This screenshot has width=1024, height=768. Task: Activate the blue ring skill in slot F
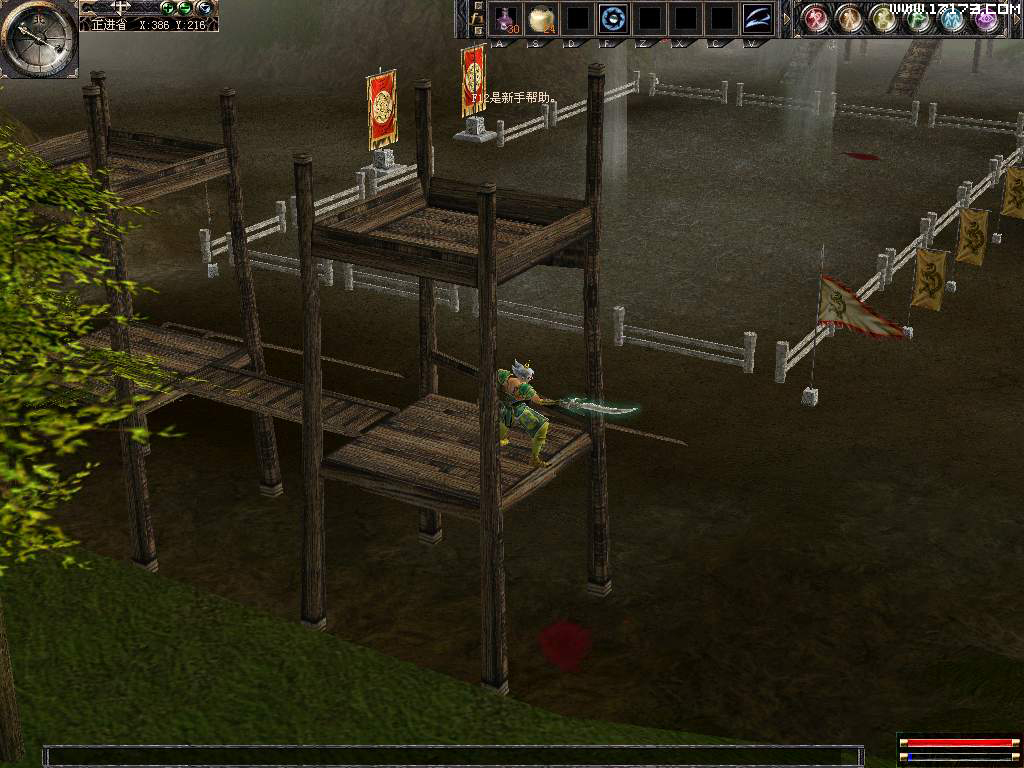(612, 18)
